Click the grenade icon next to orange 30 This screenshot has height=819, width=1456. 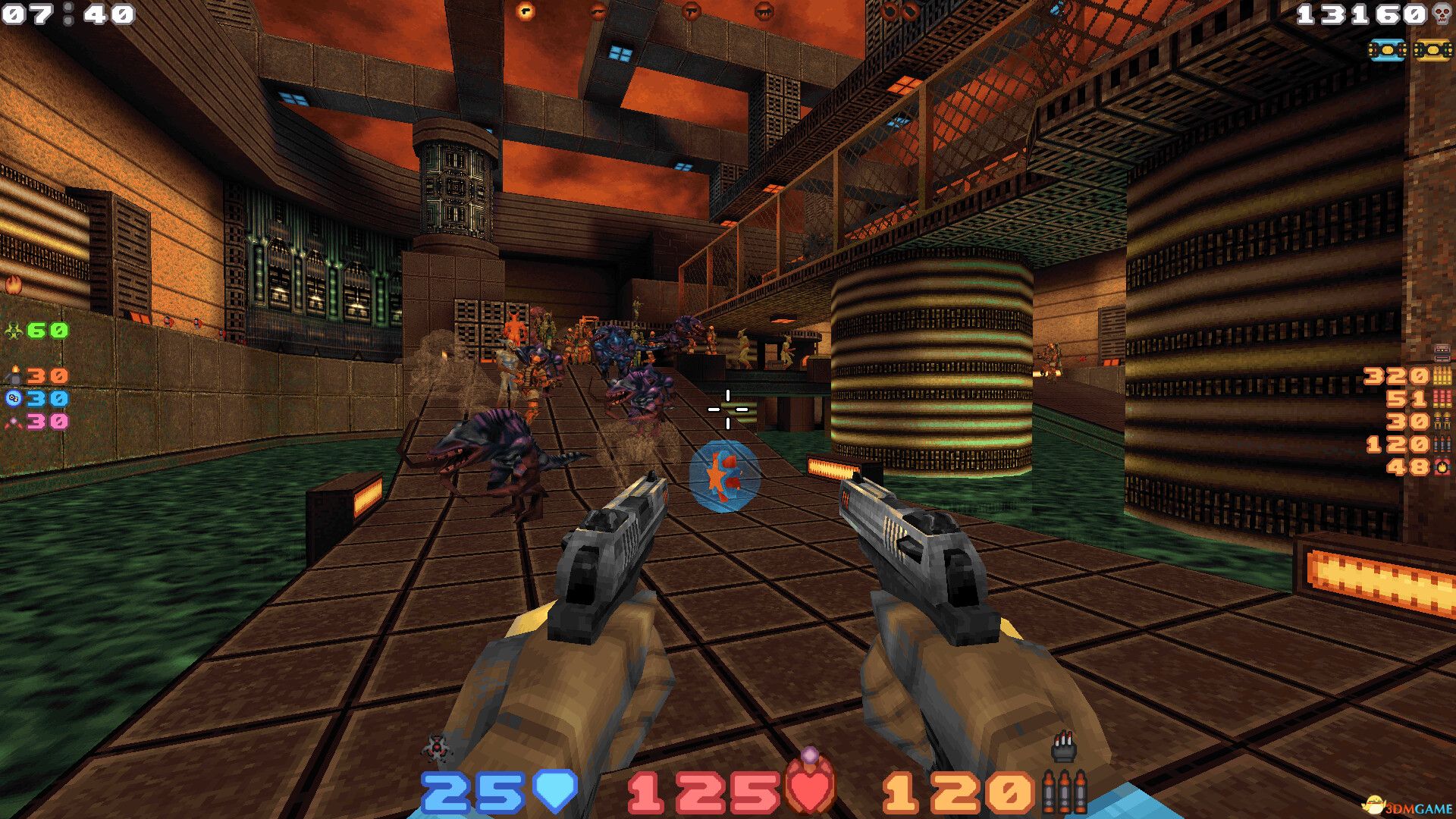click(x=15, y=375)
